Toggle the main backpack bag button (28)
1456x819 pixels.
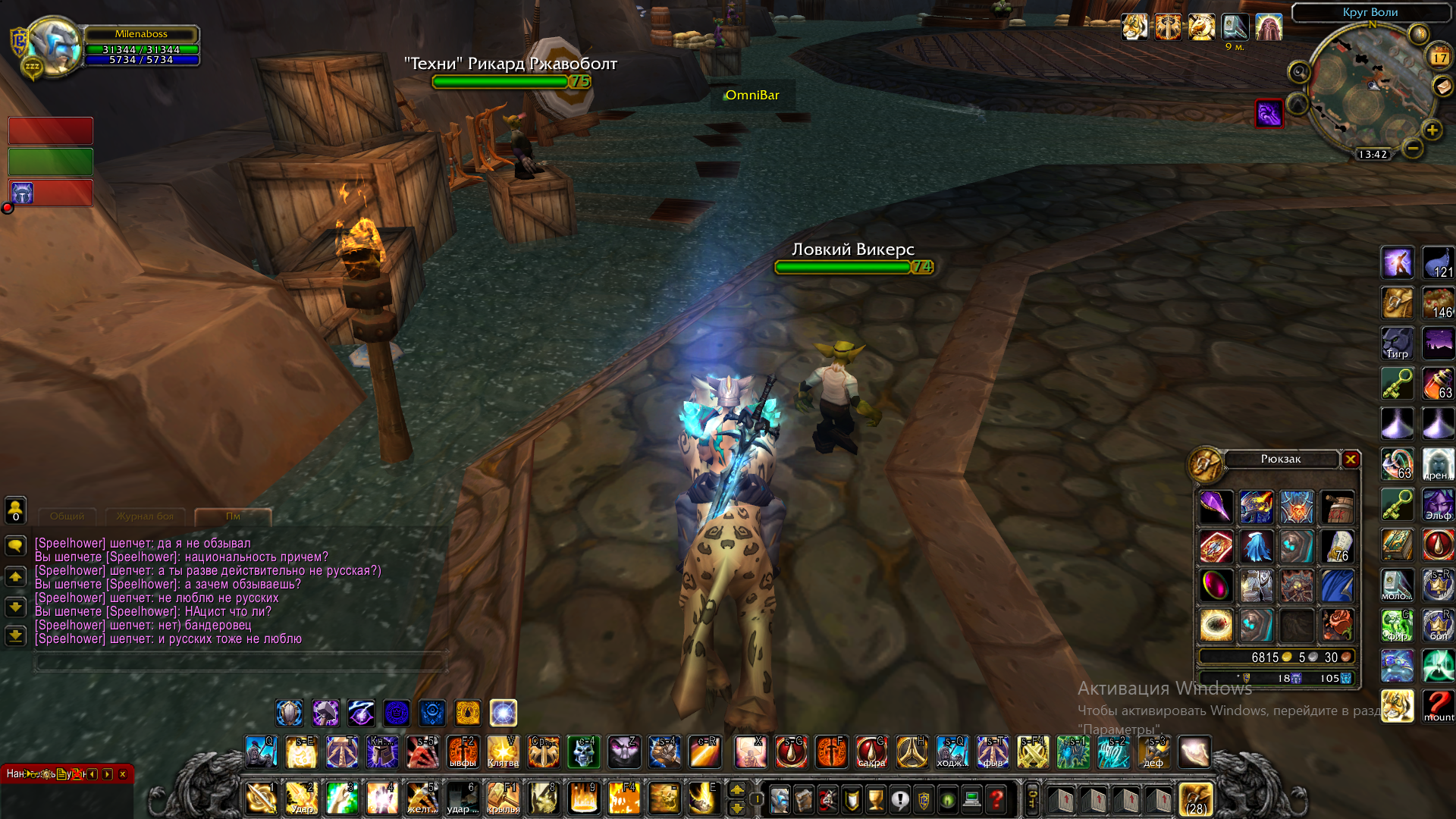[1196, 799]
